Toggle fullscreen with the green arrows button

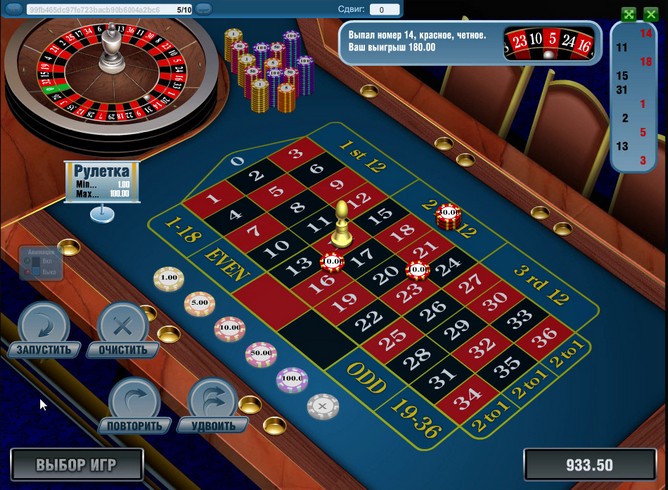629,14
